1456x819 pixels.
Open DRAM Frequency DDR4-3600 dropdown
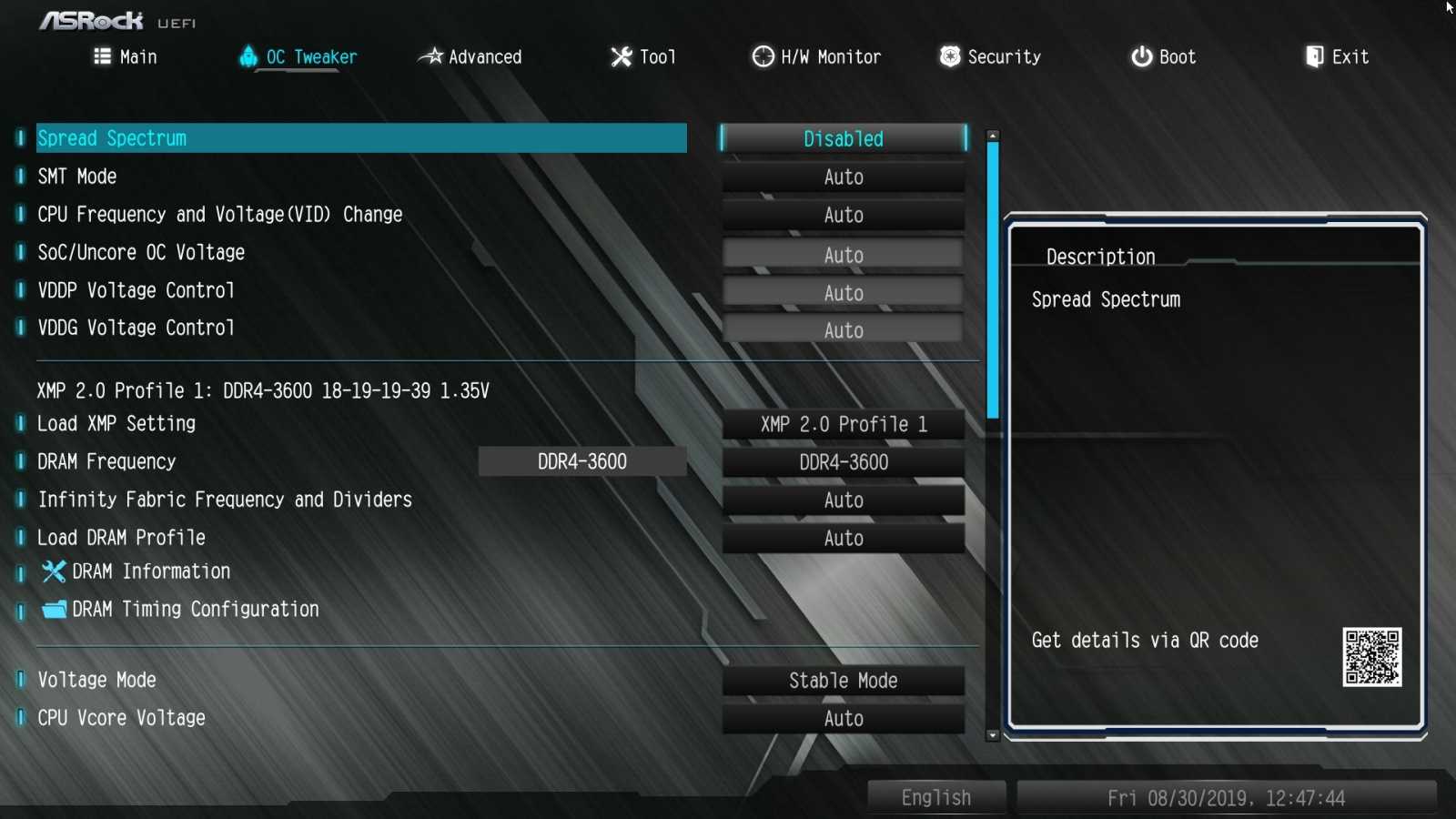[x=843, y=462]
